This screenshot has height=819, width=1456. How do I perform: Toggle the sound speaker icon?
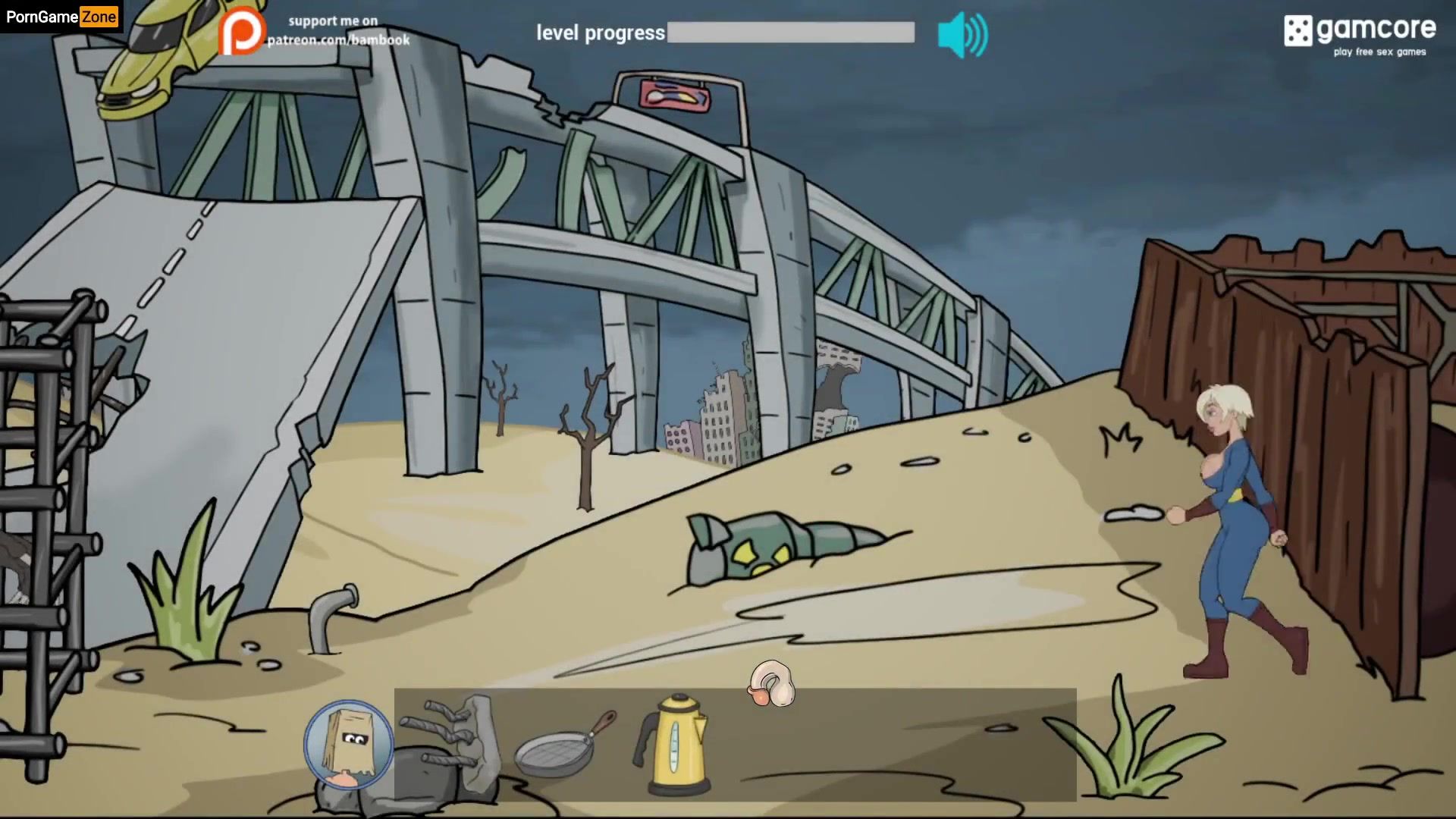(x=962, y=35)
